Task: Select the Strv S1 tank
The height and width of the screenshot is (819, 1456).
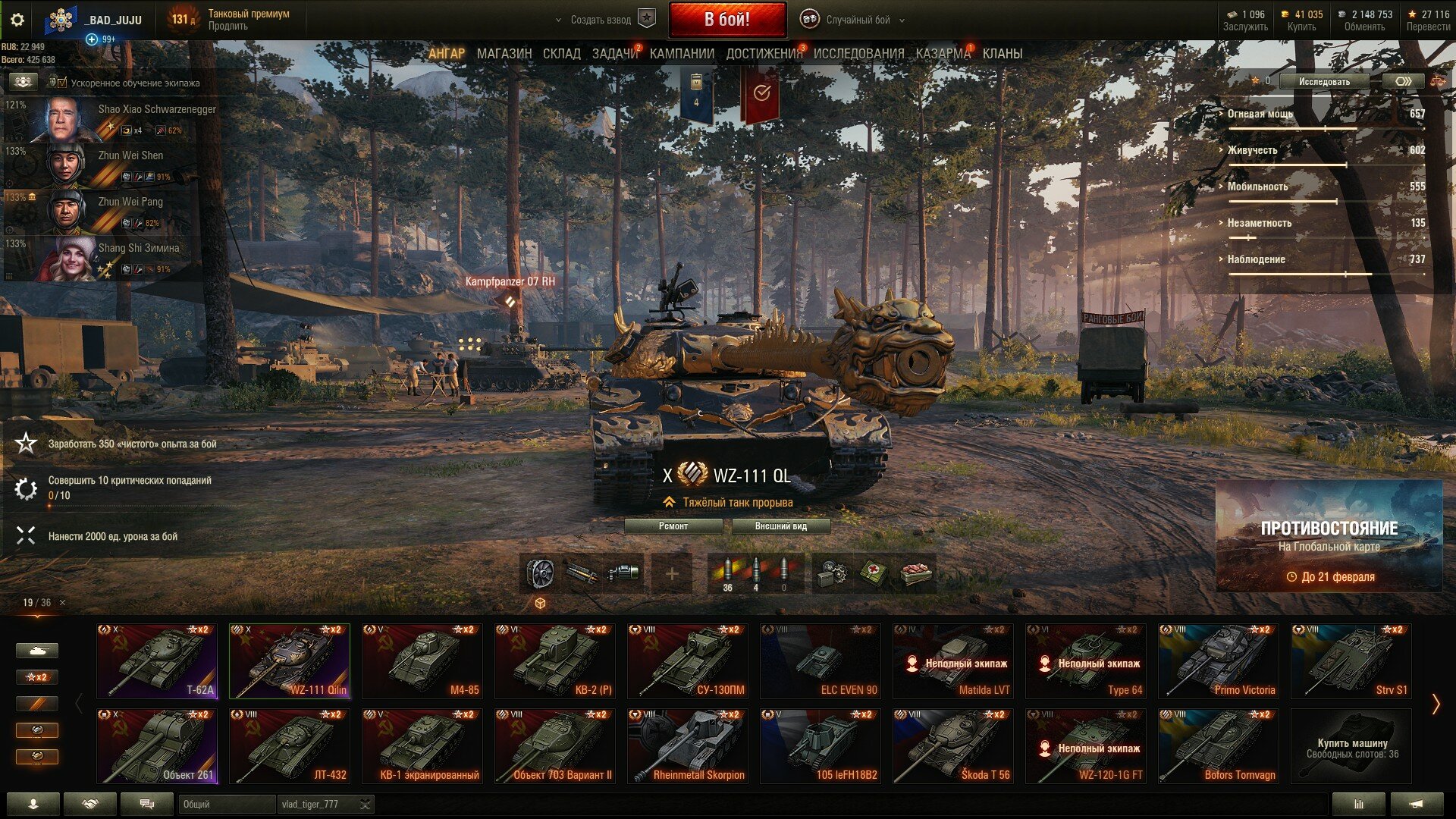Action: [1351, 661]
